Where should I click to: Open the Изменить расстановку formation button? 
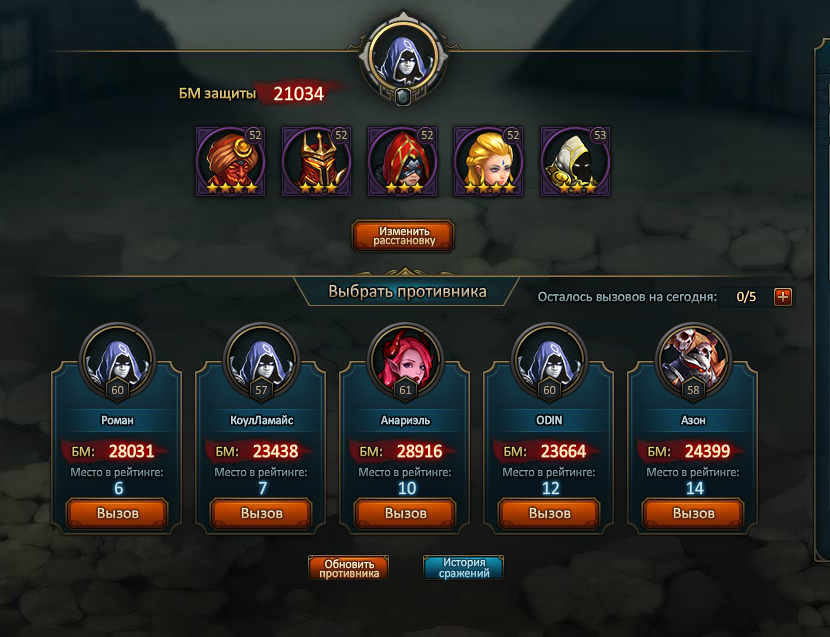coord(403,235)
